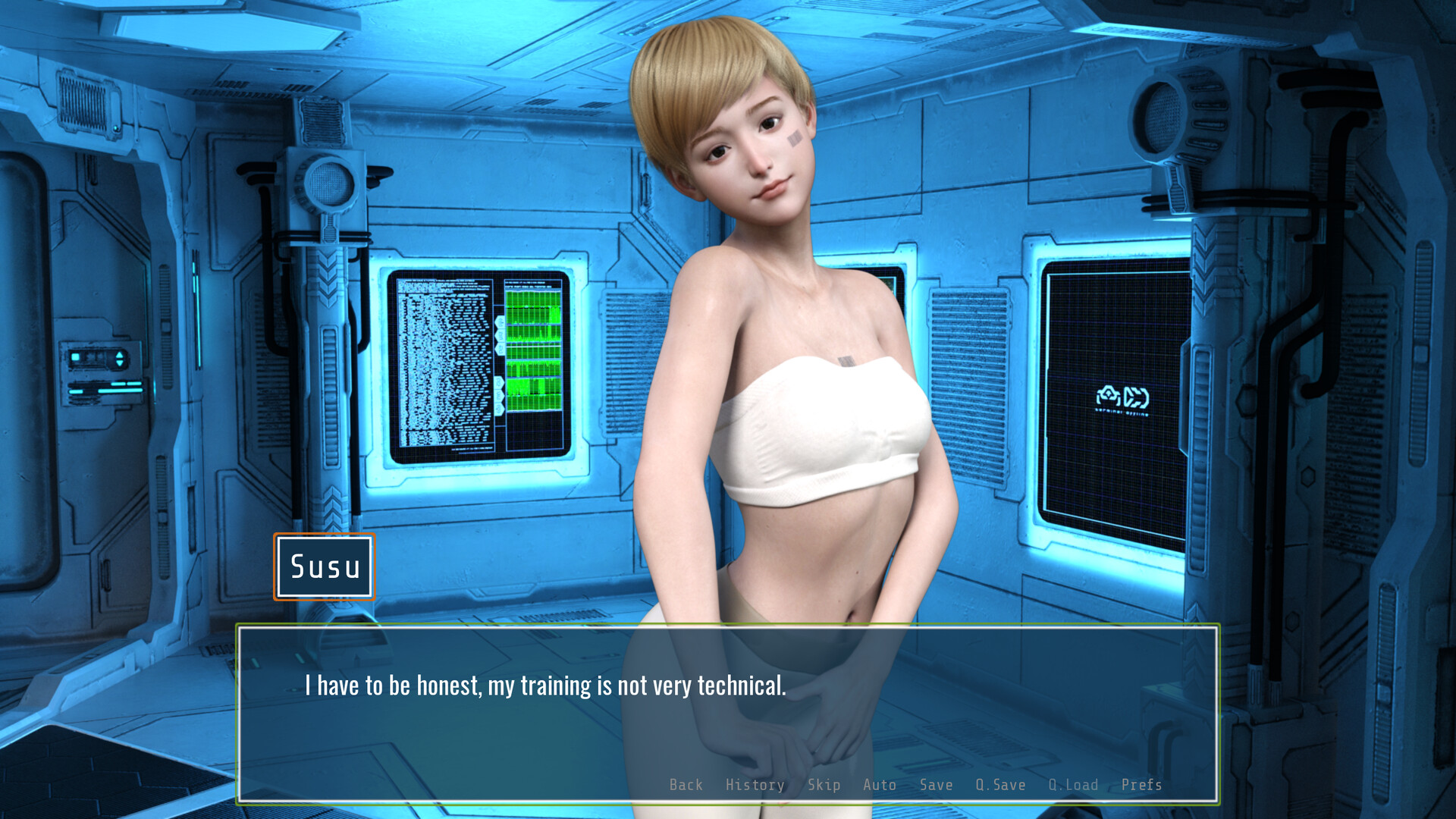This screenshot has height=819, width=1456.
Task: Enable Skip mode
Action: (x=825, y=785)
